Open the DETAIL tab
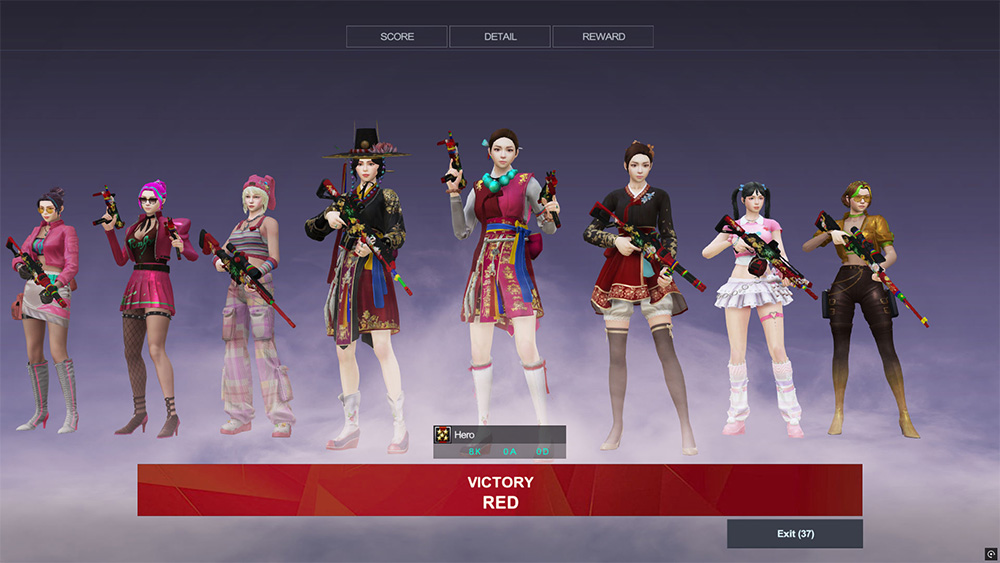Screen dimensions: 1000x563 click(x=500, y=37)
